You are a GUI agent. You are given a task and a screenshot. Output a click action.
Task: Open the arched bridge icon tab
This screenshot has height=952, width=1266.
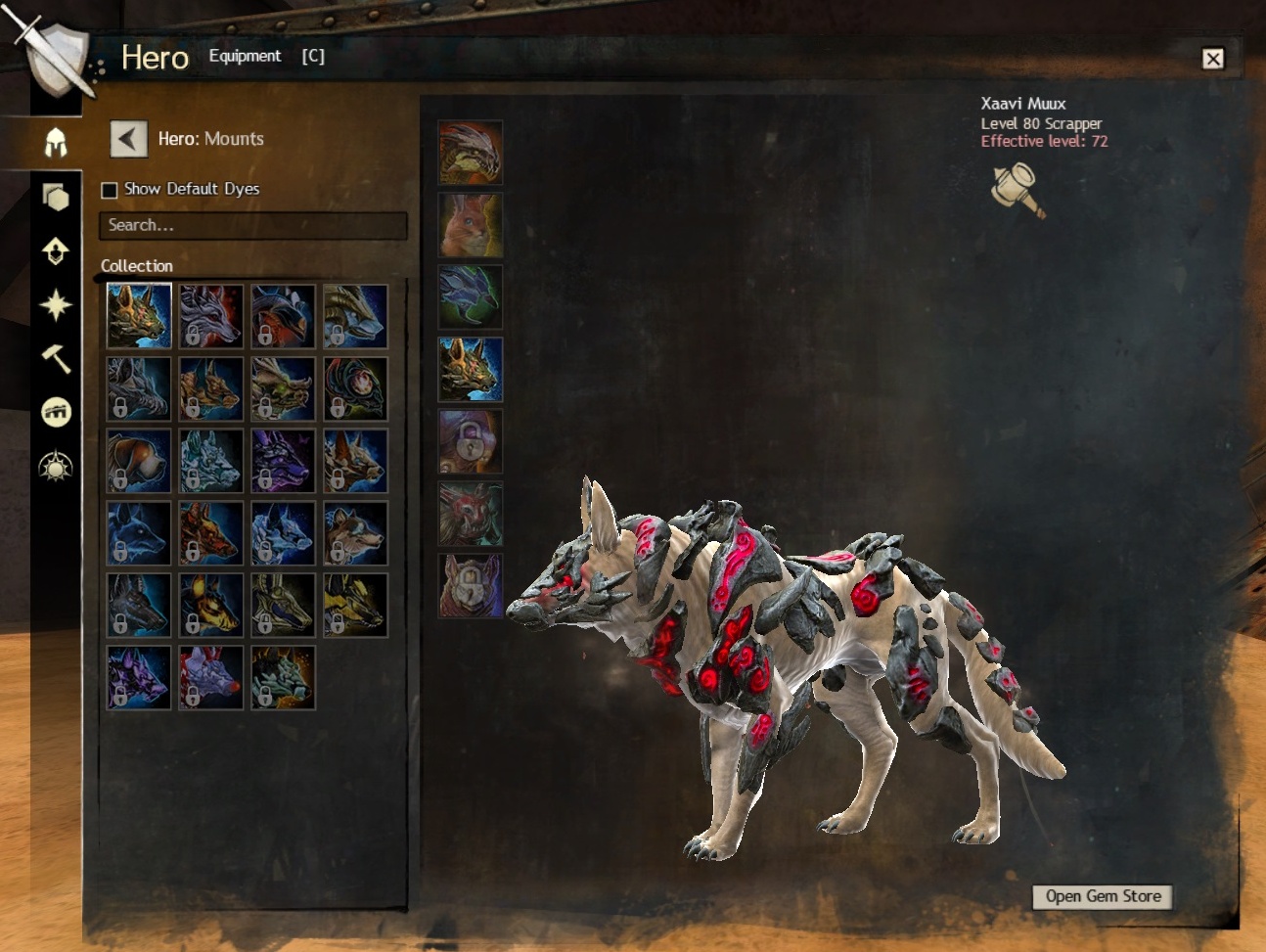point(56,412)
